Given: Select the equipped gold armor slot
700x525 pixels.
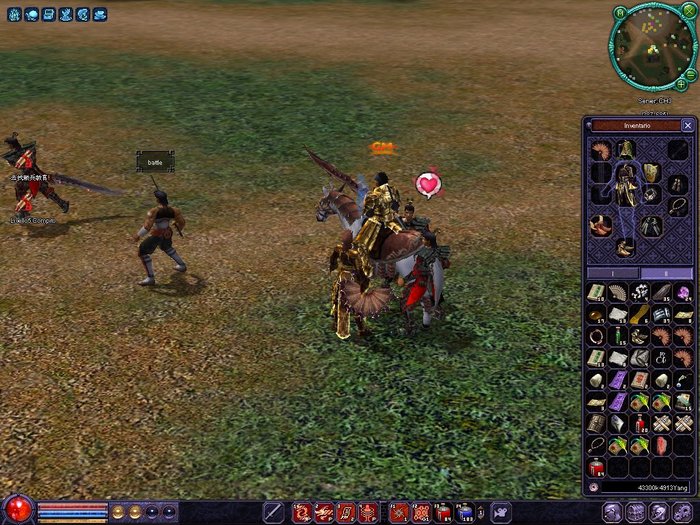Looking at the screenshot, I should [626, 186].
